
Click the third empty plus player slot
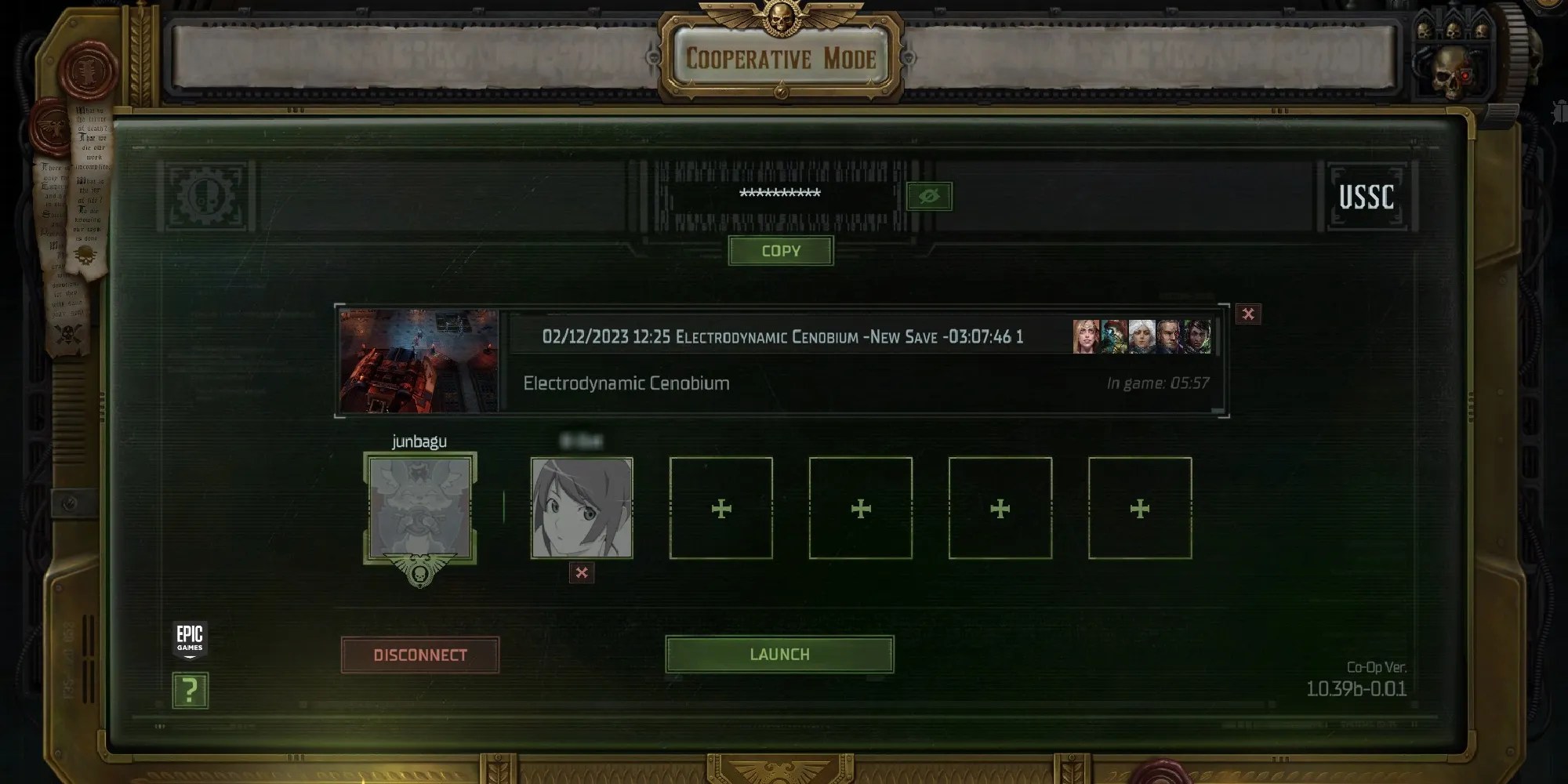coord(1000,508)
